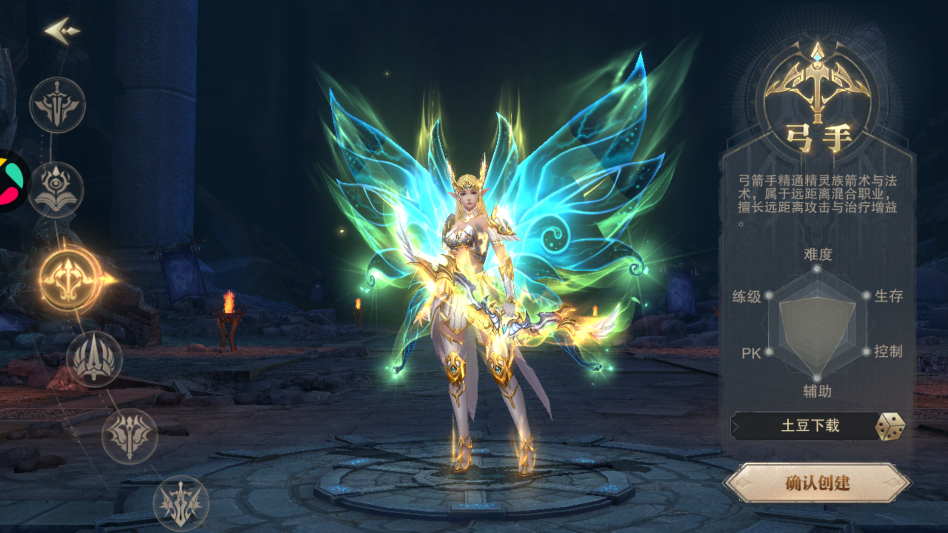This screenshot has width=948, height=533.
Task: Choose the eye-and-book mage class icon
Action: pos(56,190)
